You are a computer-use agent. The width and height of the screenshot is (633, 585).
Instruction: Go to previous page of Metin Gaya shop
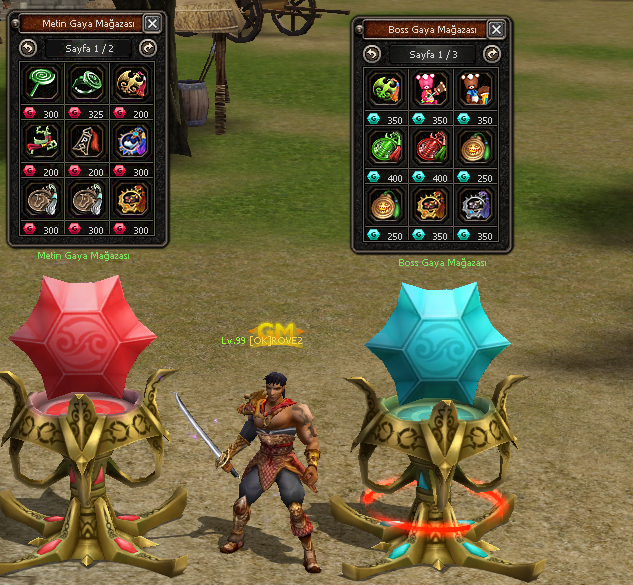click(26, 47)
